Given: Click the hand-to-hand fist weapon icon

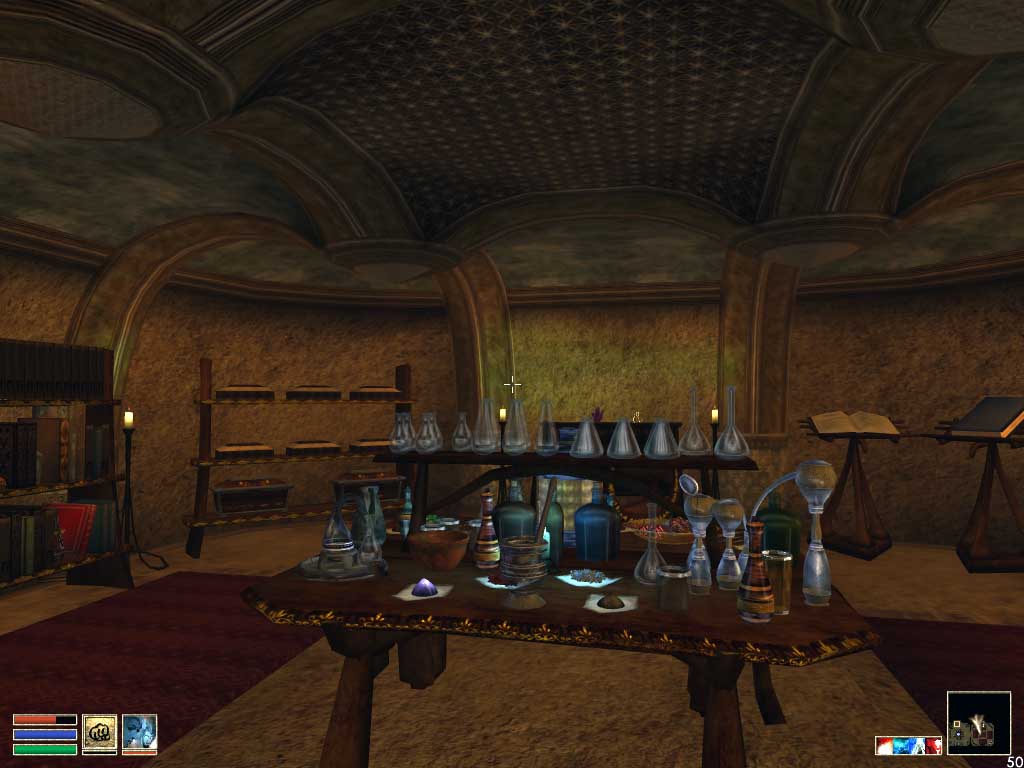Looking at the screenshot, I should (100, 733).
